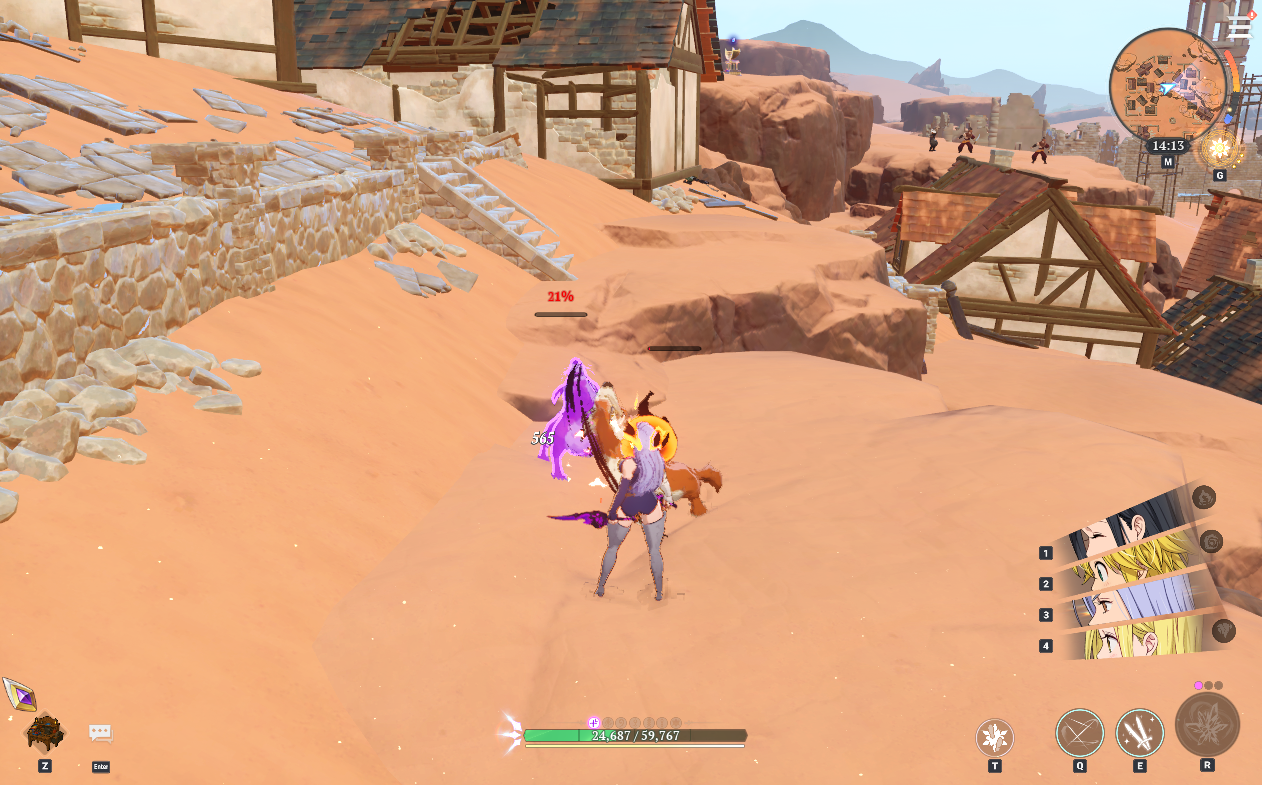1262x785 pixels.
Task: Open the chat speech bubble
Action: (100, 733)
